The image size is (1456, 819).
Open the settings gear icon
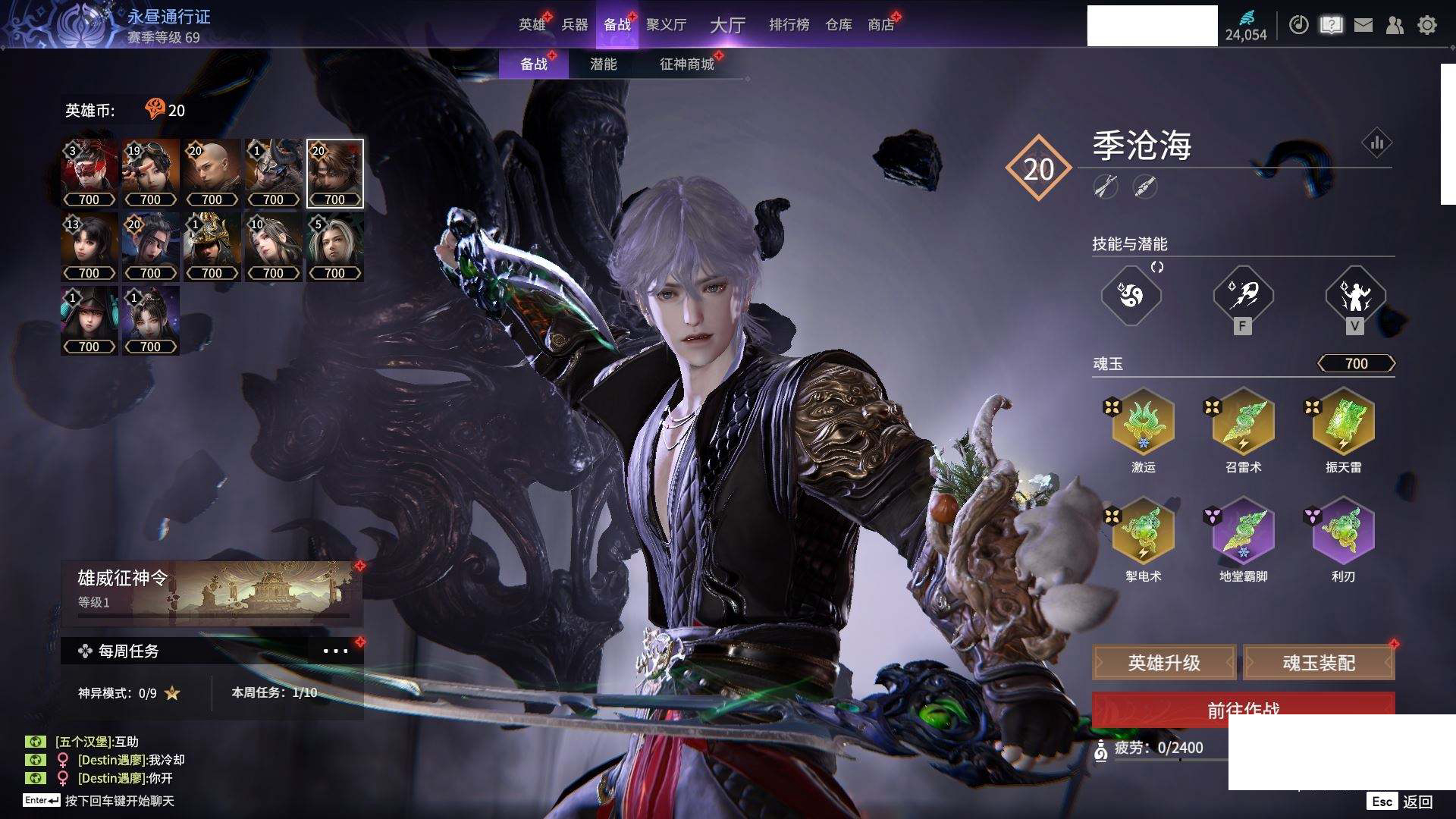1427,25
